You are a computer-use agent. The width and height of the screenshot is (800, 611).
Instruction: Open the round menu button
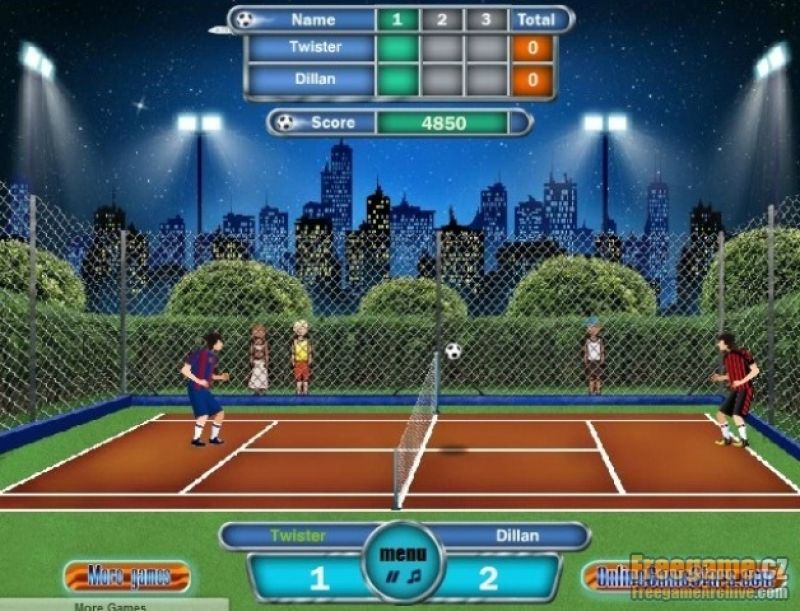pos(403,553)
